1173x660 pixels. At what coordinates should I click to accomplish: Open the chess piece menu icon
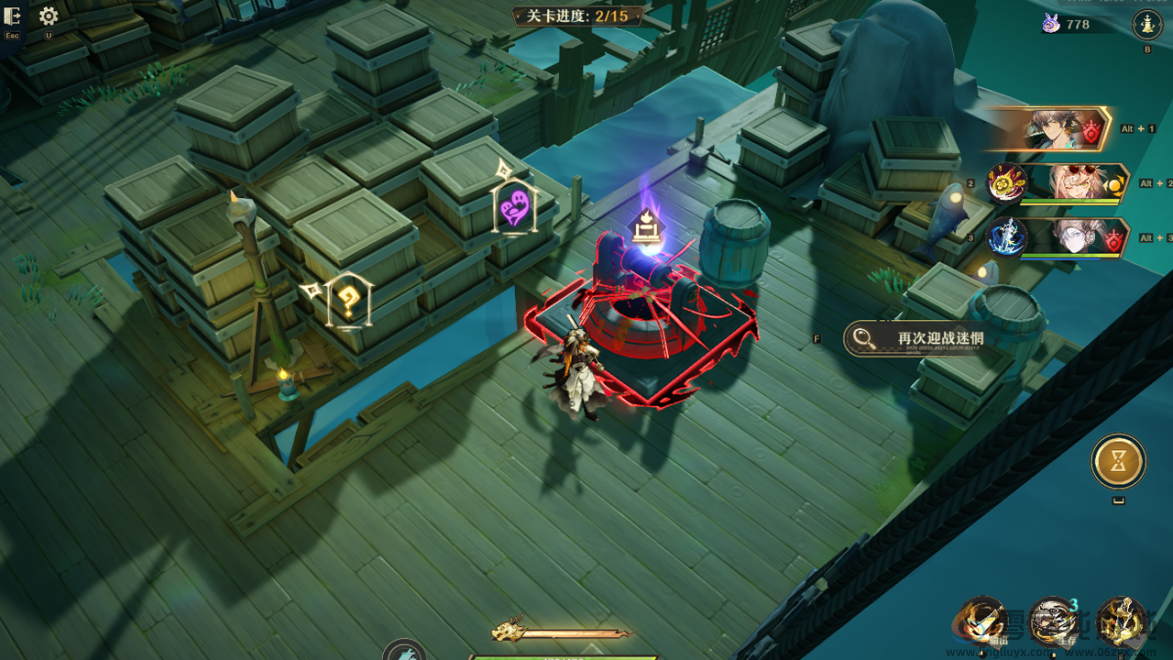(x=1146, y=25)
